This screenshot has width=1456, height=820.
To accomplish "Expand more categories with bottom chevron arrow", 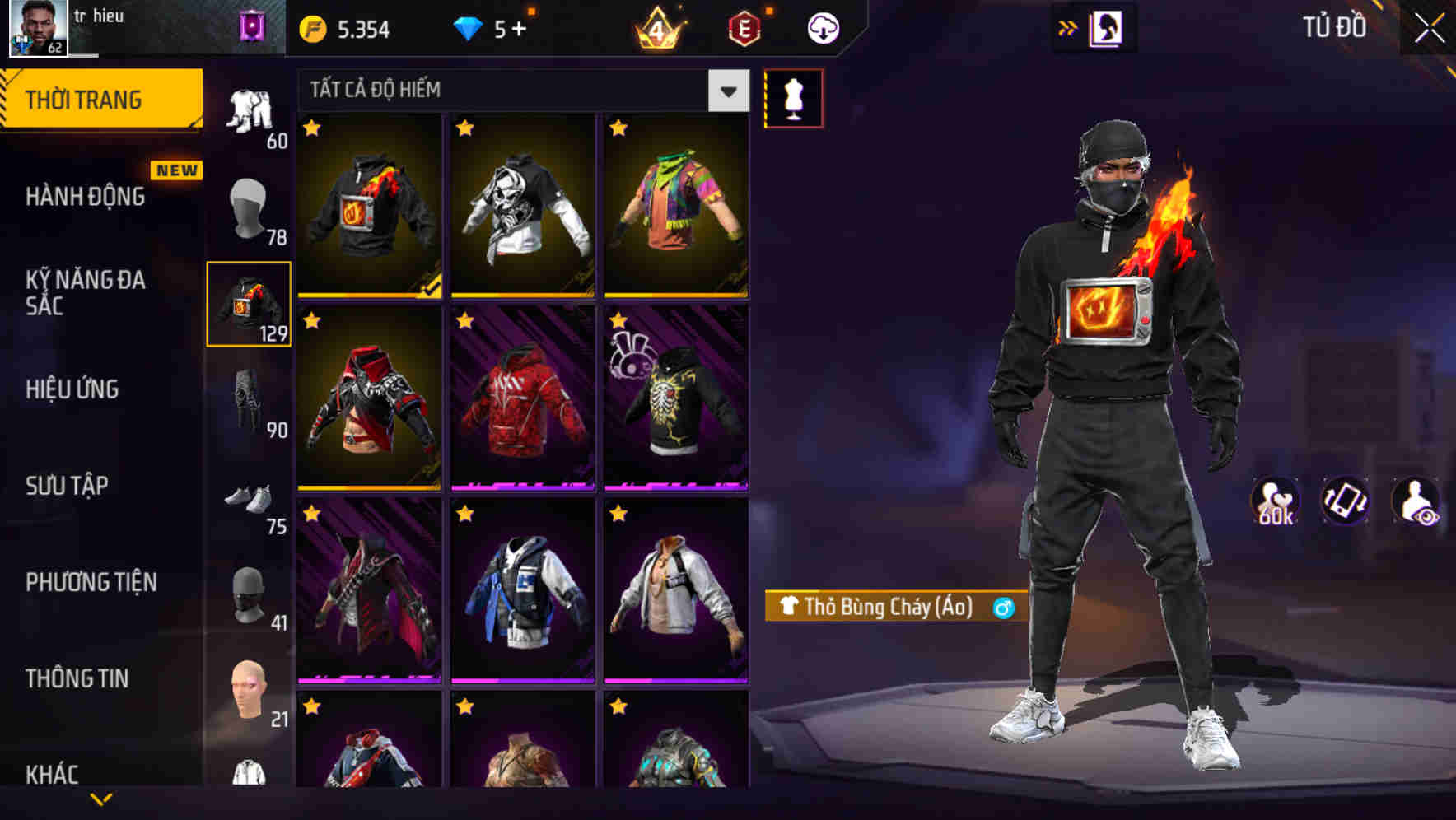I will (x=101, y=799).
